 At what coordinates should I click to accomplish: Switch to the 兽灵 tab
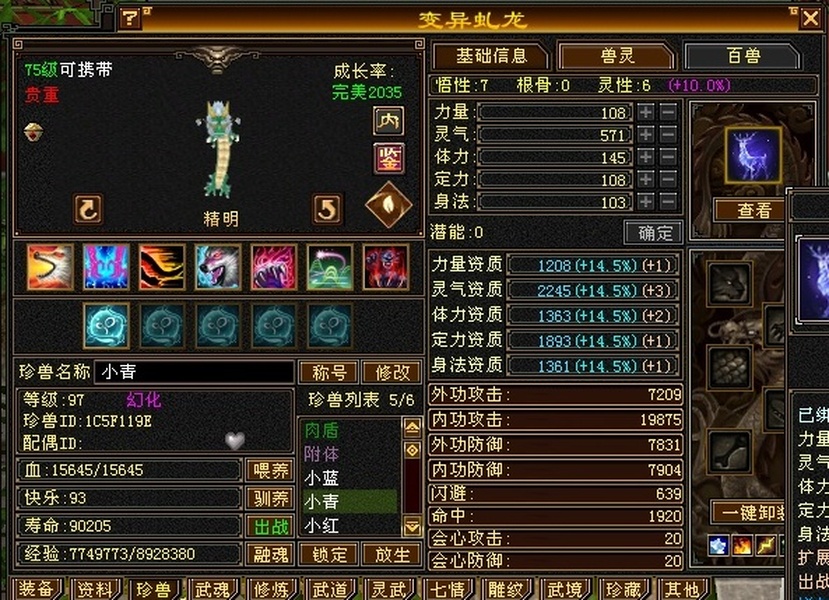coord(612,56)
